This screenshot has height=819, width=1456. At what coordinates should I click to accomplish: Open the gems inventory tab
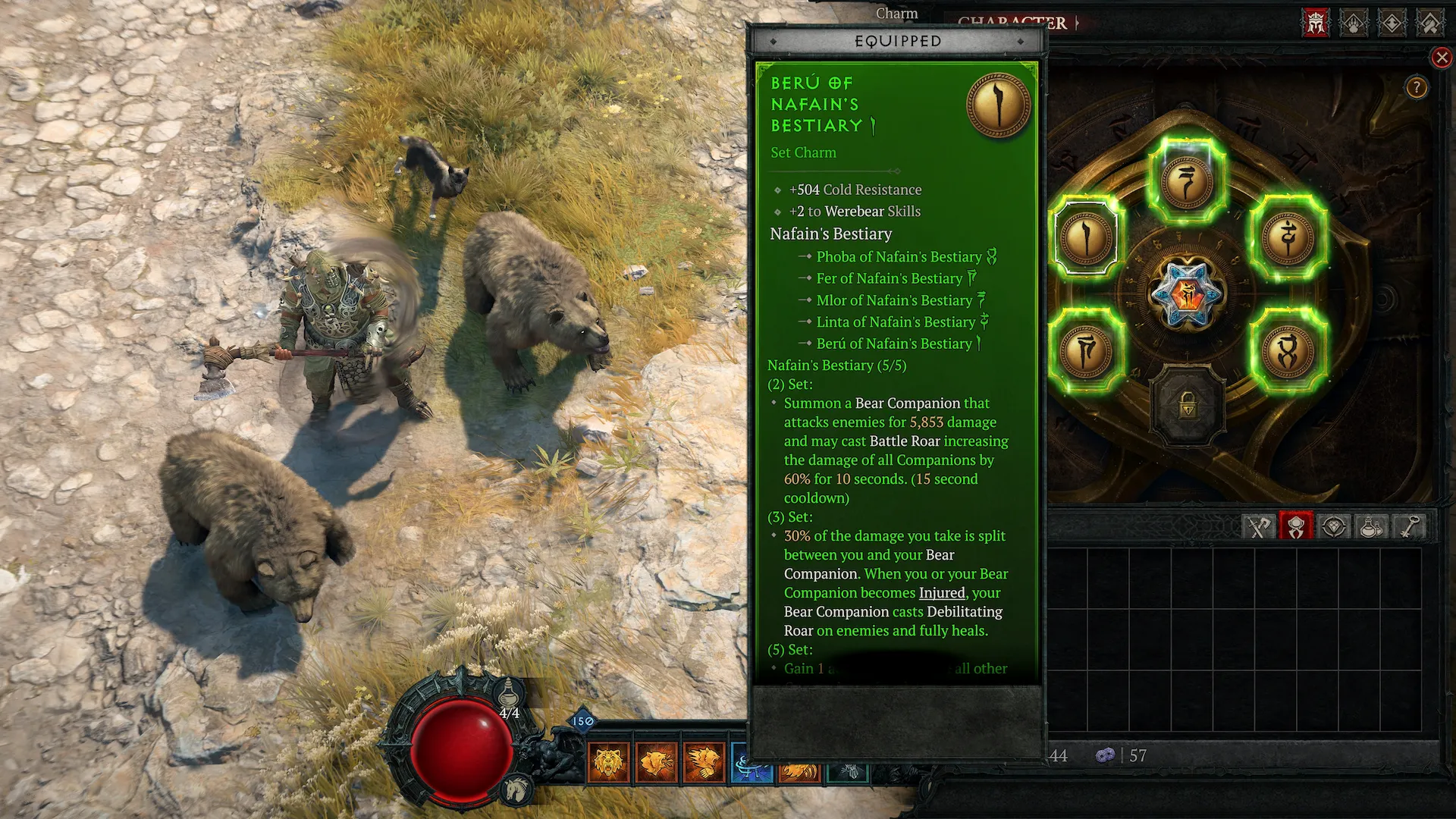[x=1334, y=526]
